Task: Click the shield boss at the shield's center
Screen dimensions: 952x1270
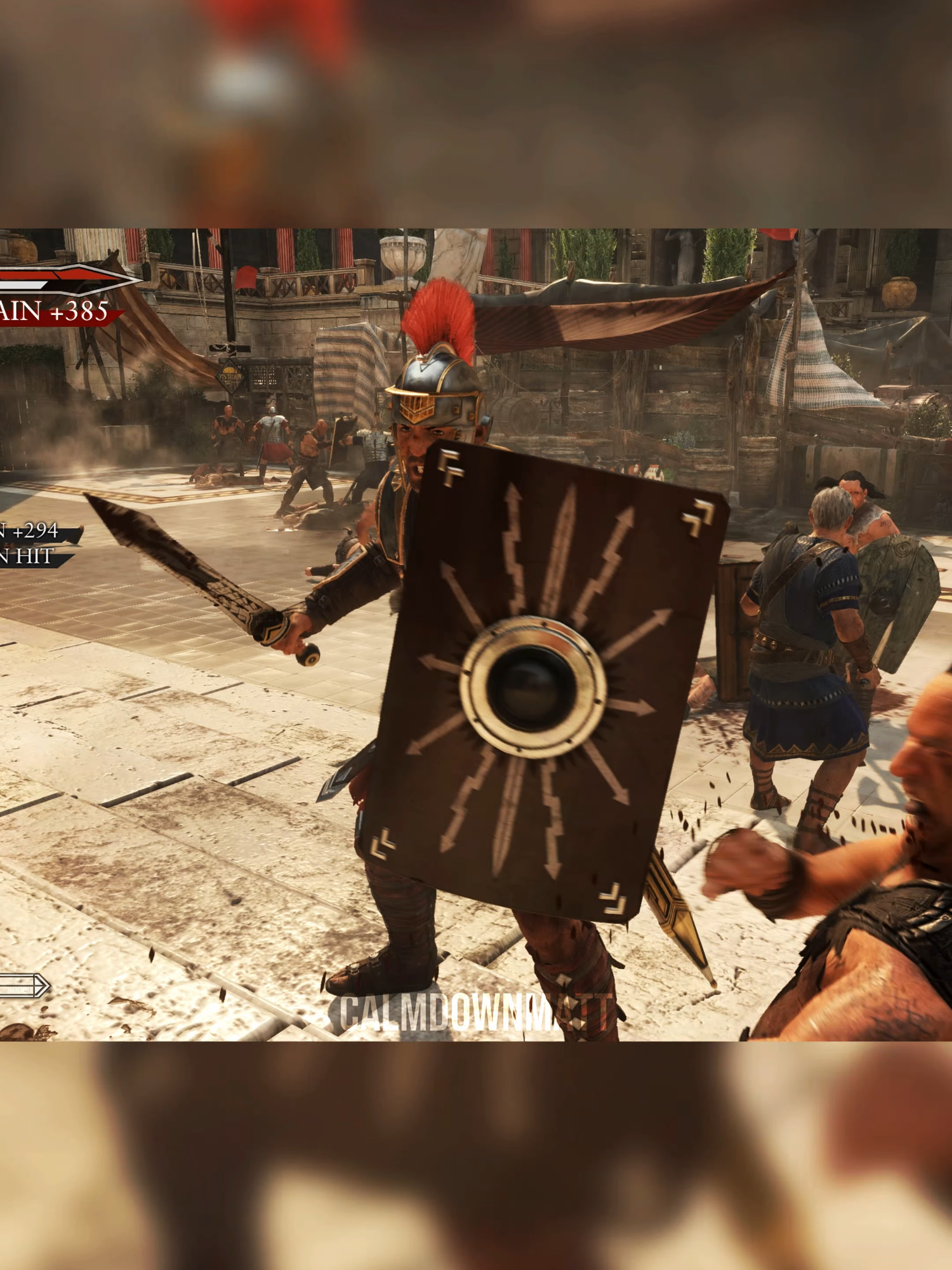Action: pyautogui.click(x=535, y=683)
